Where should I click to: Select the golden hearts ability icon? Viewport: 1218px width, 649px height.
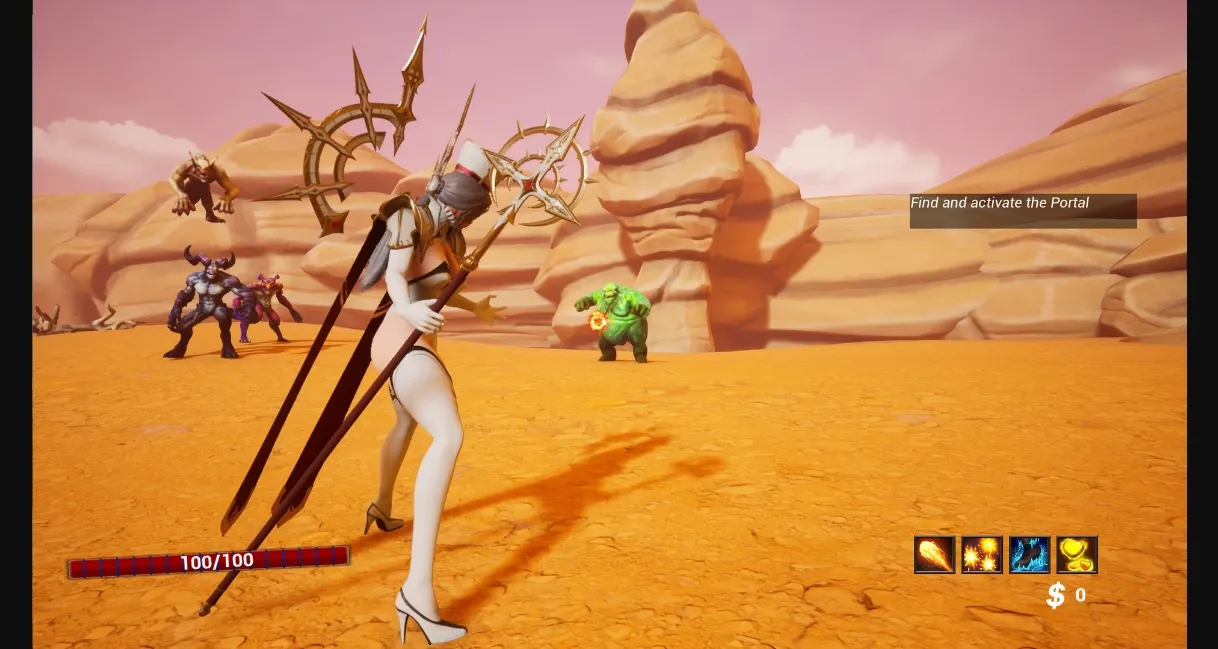point(1077,555)
